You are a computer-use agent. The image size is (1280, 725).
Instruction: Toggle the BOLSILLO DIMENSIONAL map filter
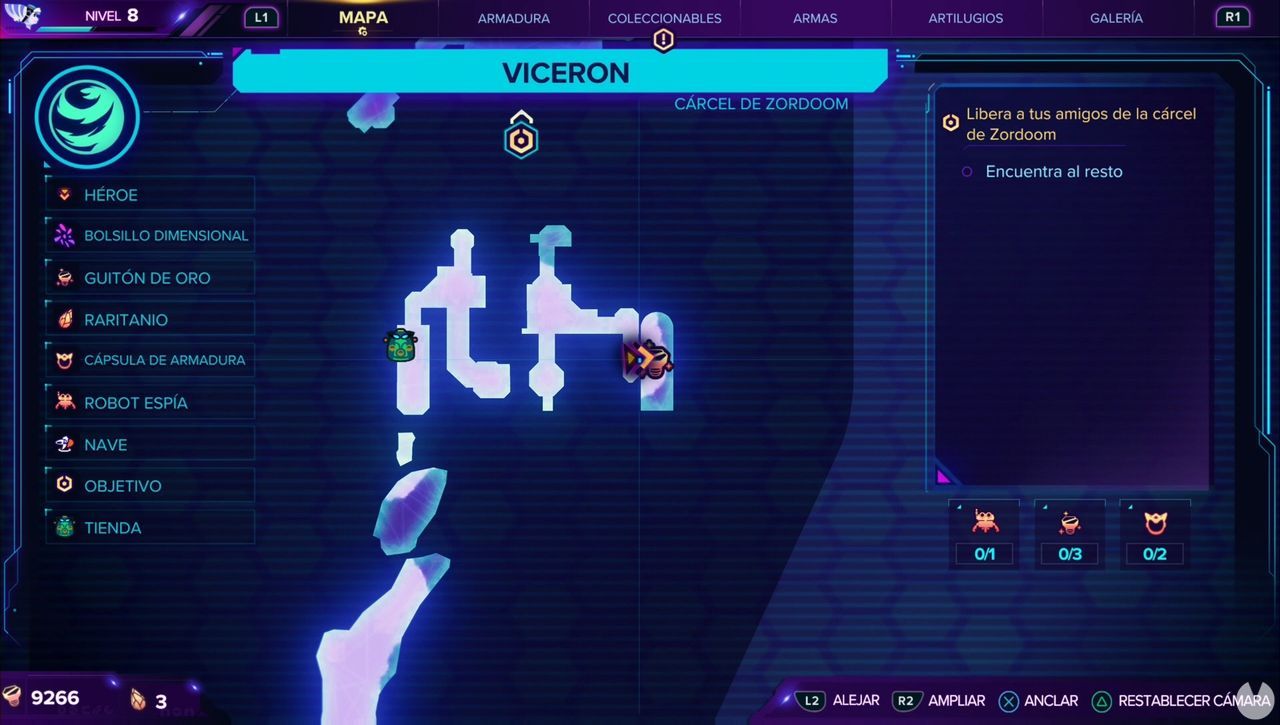pyautogui.click(x=63, y=235)
